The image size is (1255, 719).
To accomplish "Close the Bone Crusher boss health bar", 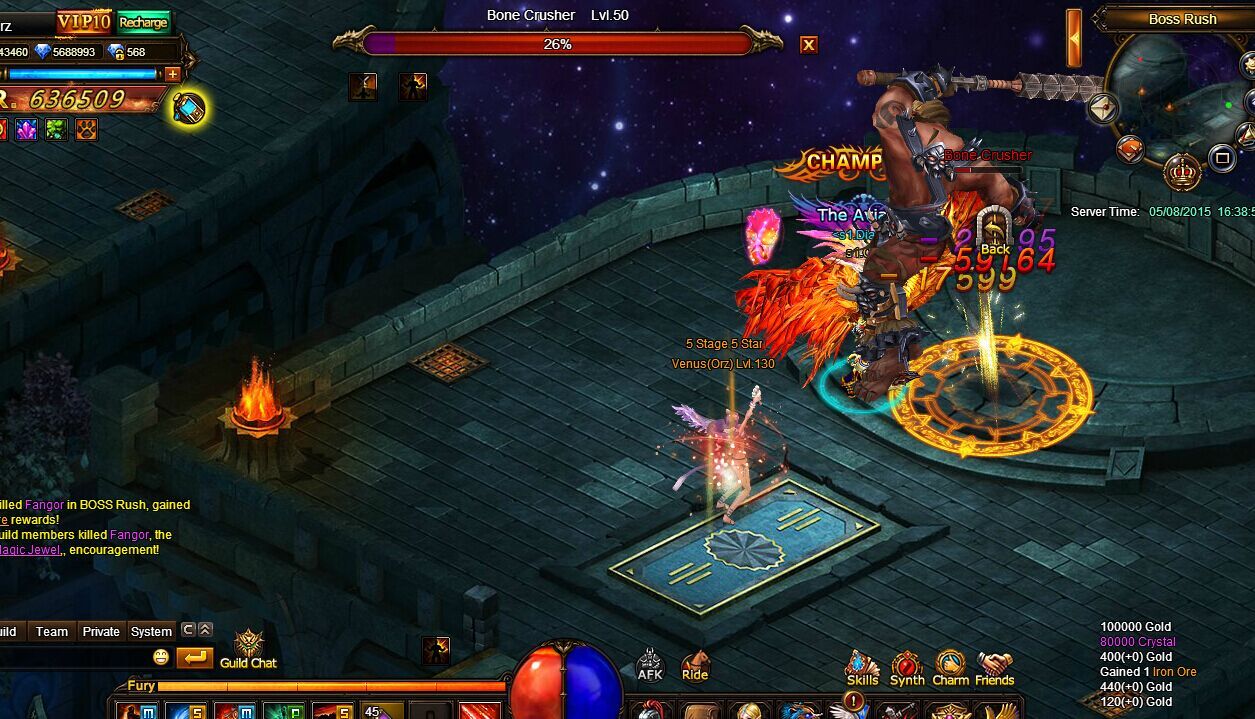I will tap(809, 44).
